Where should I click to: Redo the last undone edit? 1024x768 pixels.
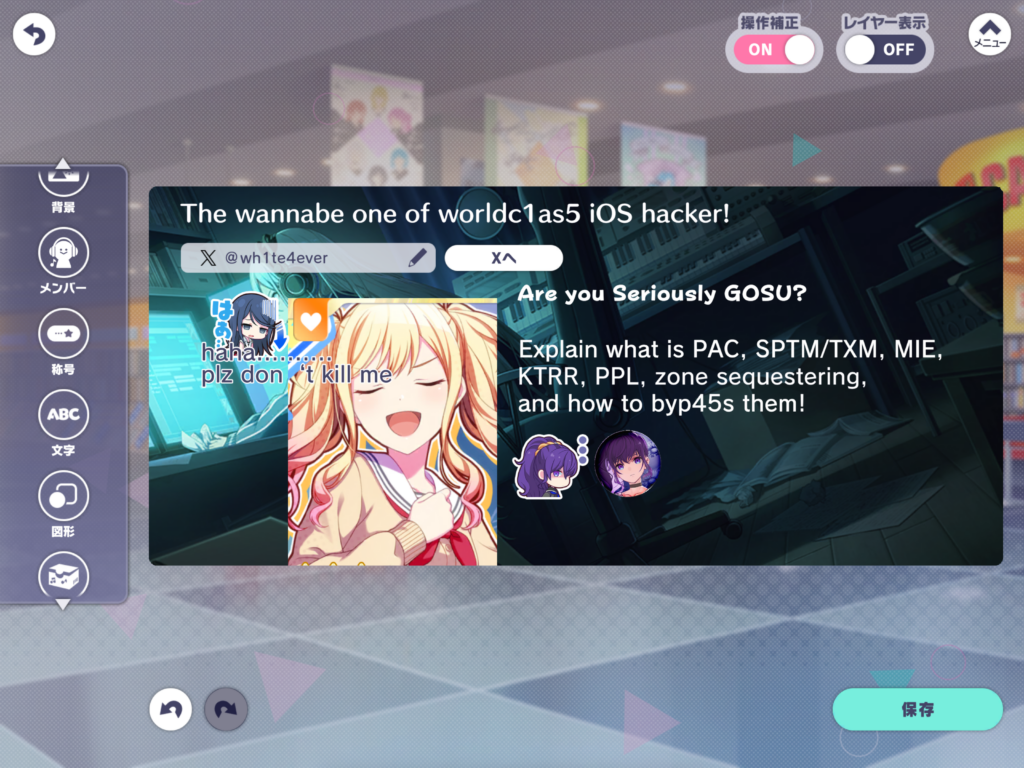point(226,710)
